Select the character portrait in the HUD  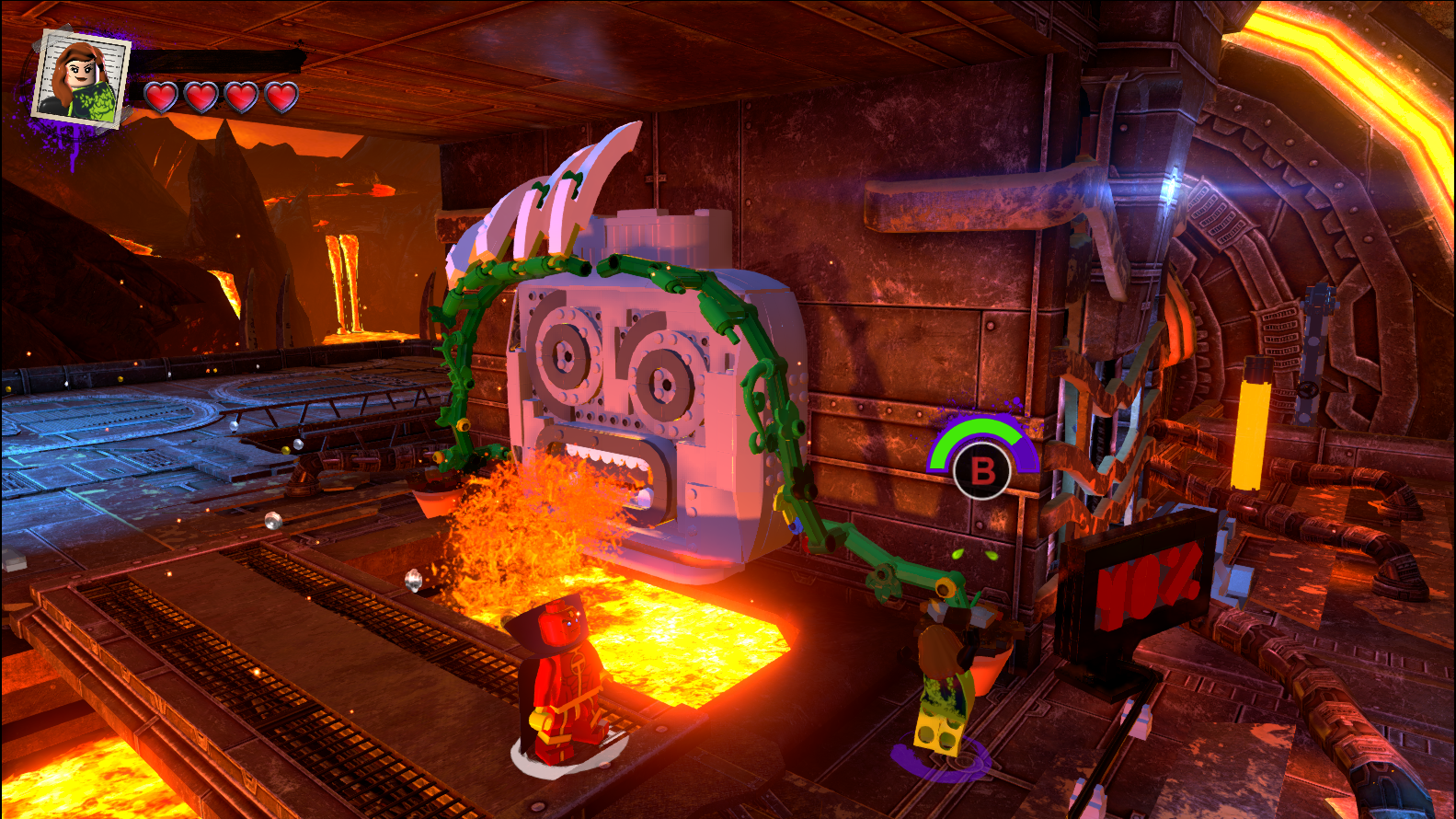click(x=80, y=79)
